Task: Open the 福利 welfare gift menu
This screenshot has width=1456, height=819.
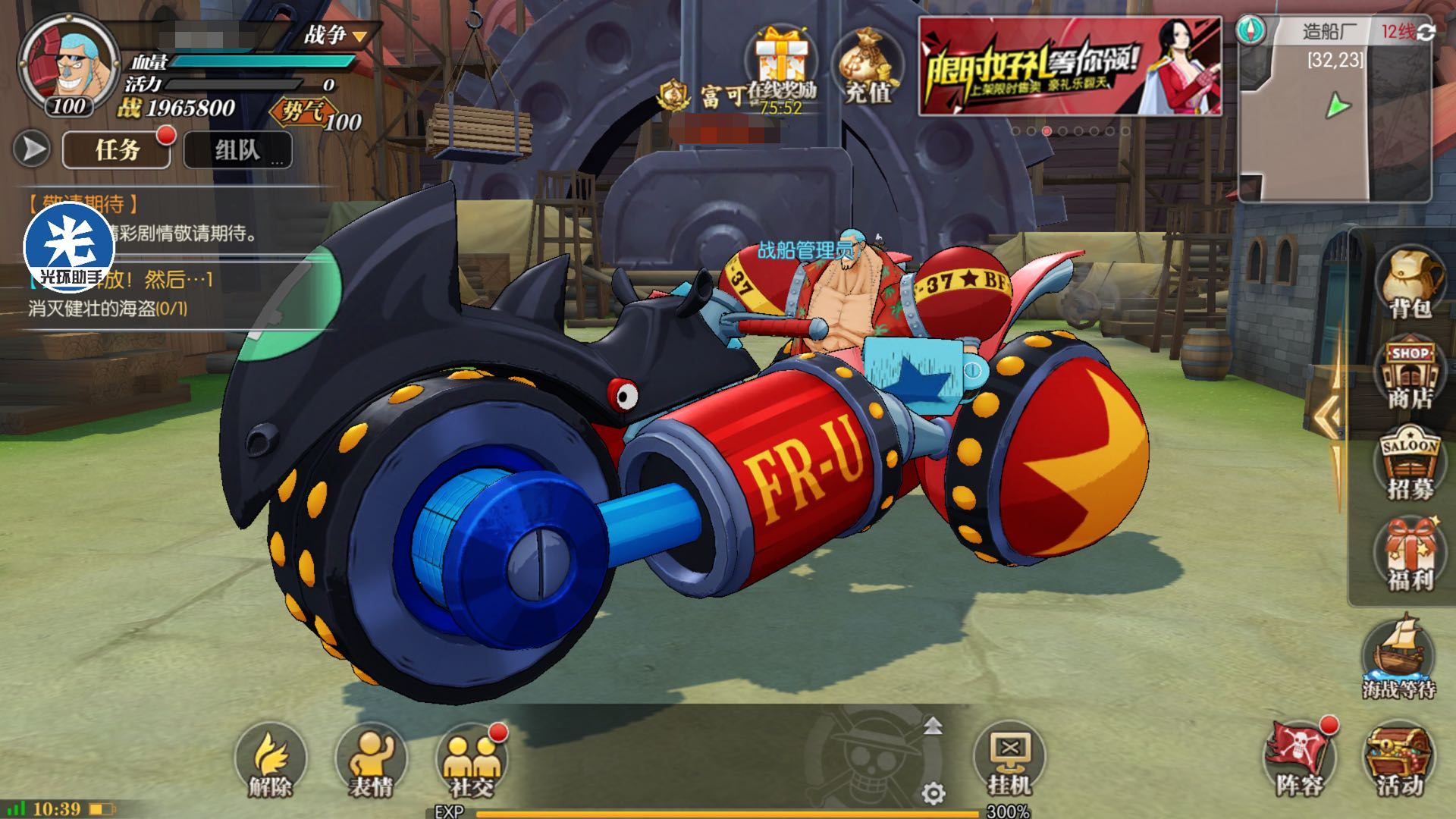Action: pos(1409,555)
